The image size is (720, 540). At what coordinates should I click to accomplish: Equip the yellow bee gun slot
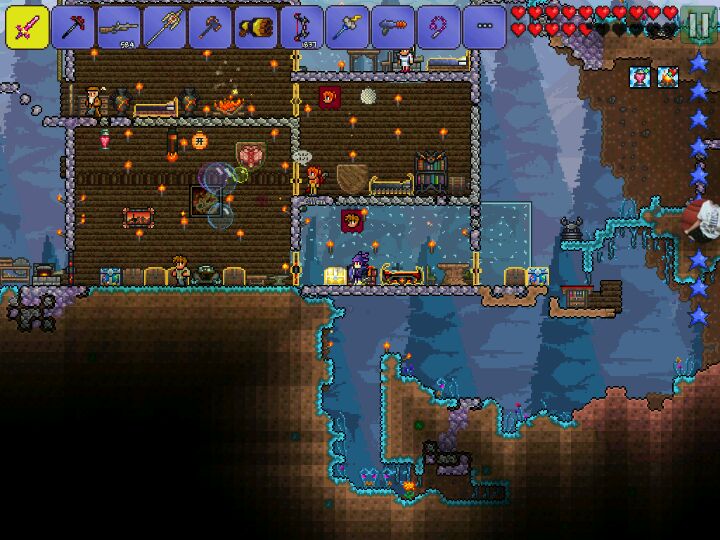coord(256,27)
